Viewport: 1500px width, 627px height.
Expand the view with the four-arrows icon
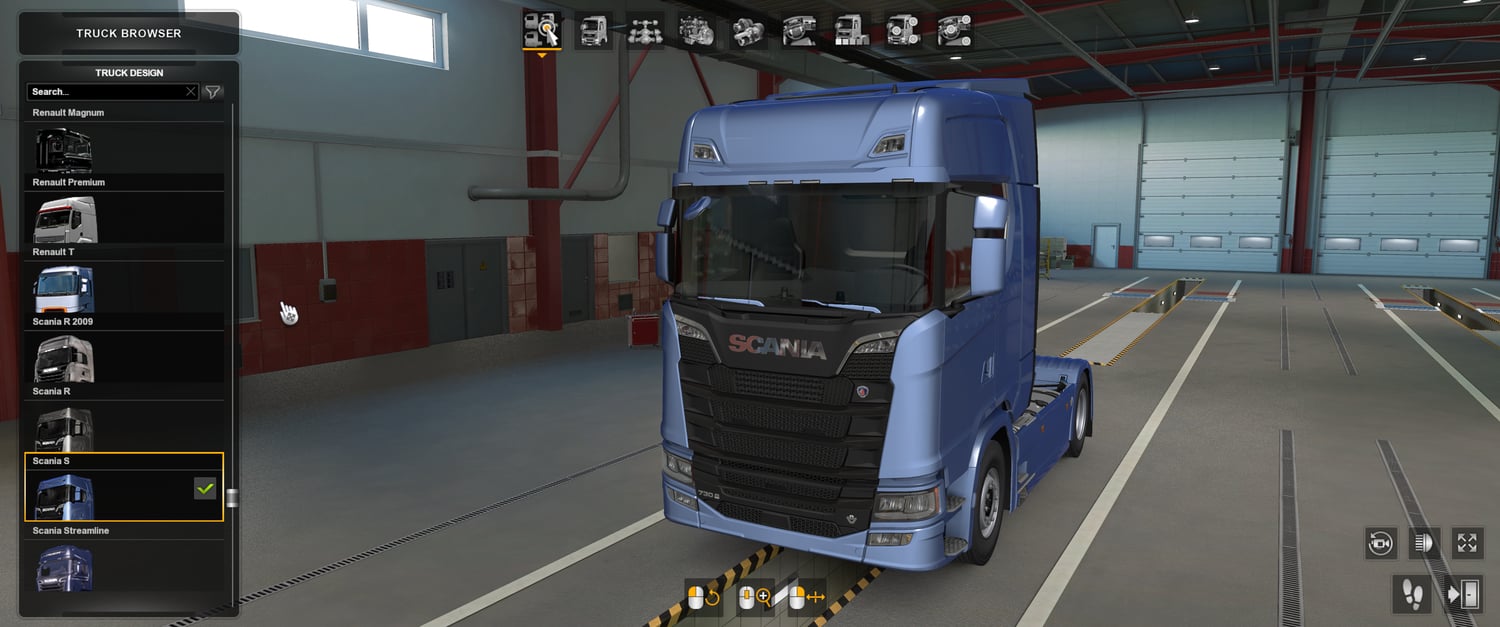1467,543
